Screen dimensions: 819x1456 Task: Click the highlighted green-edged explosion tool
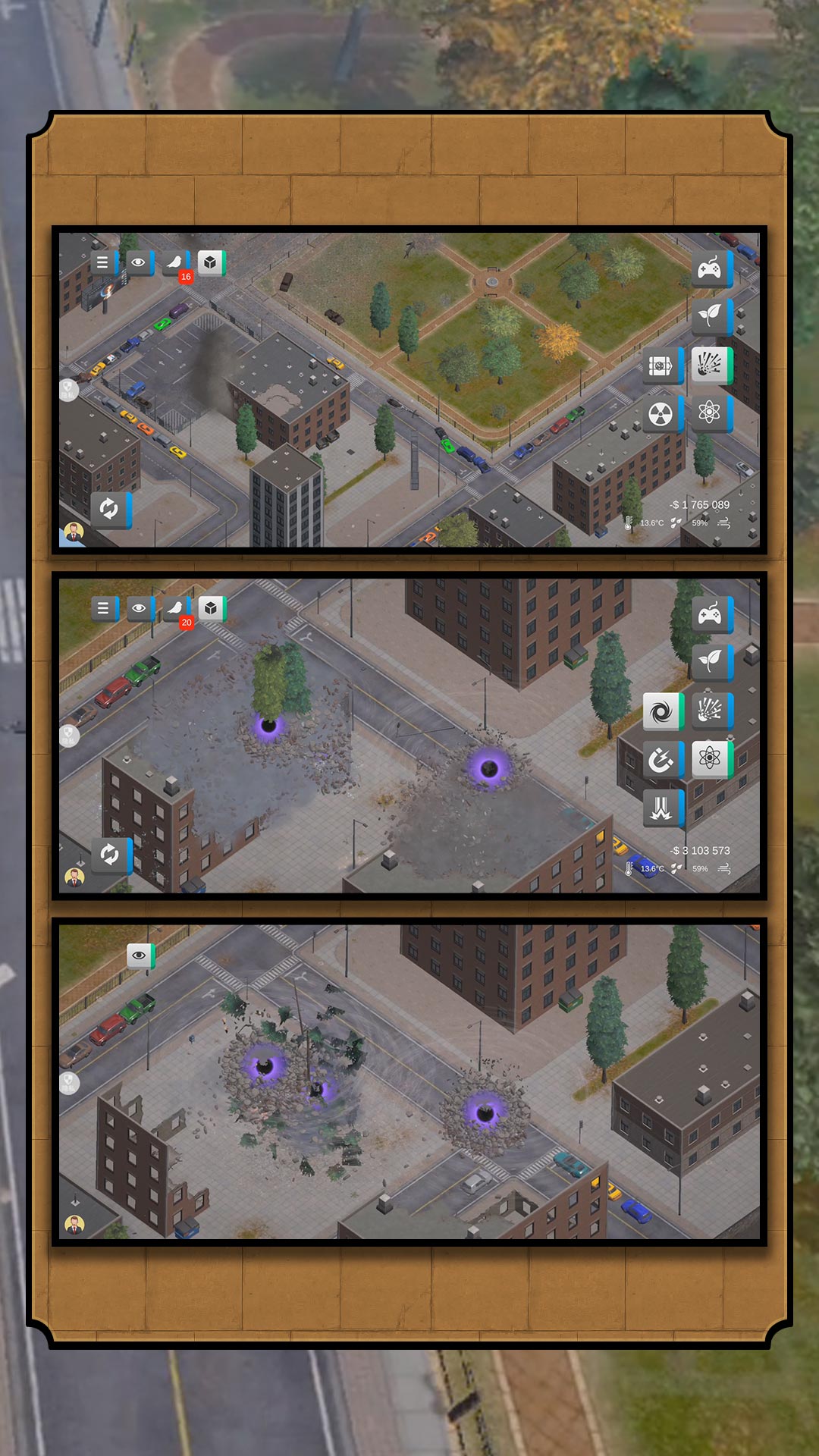pyautogui.click(x=710, y=366)
